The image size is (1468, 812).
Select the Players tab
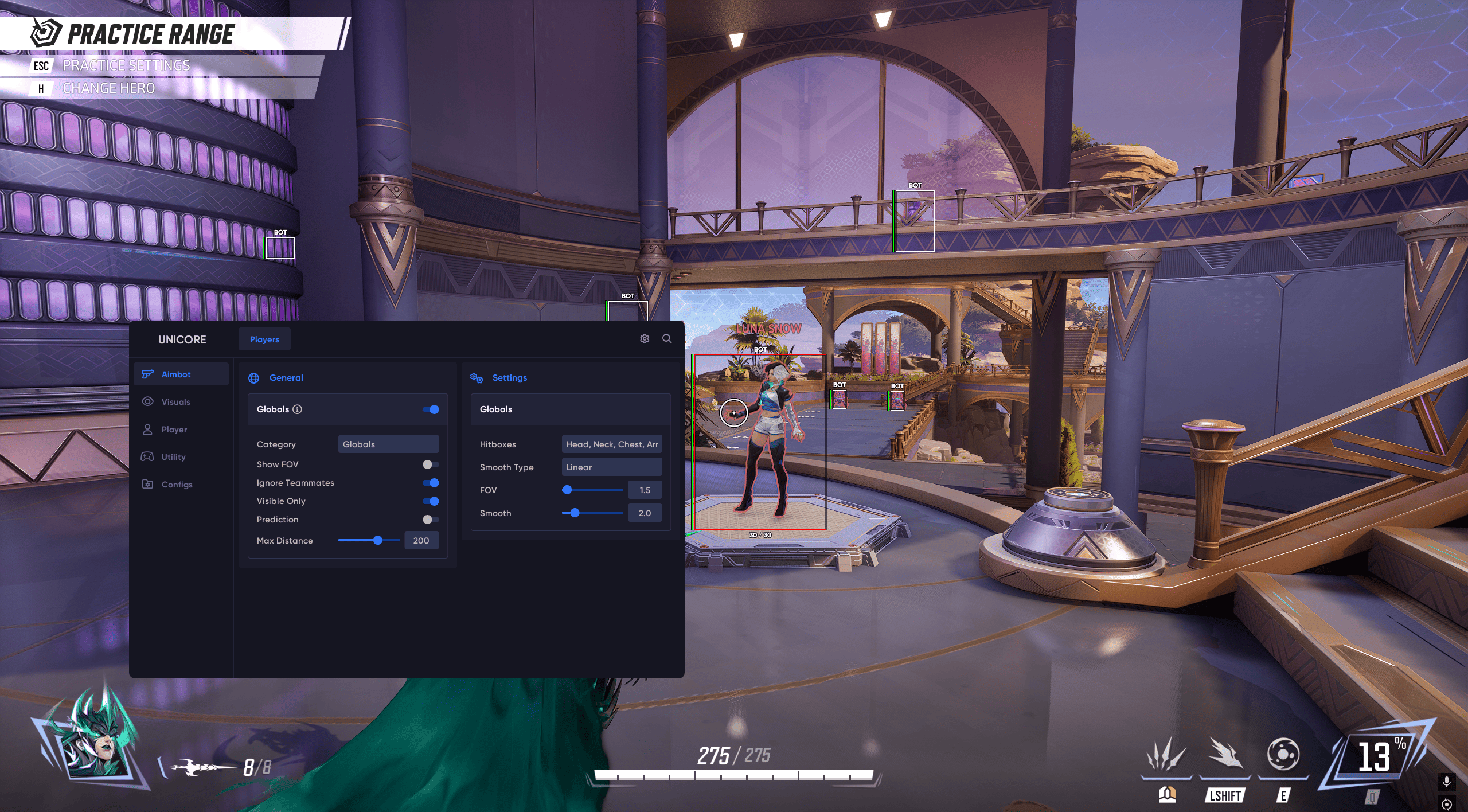264,339
